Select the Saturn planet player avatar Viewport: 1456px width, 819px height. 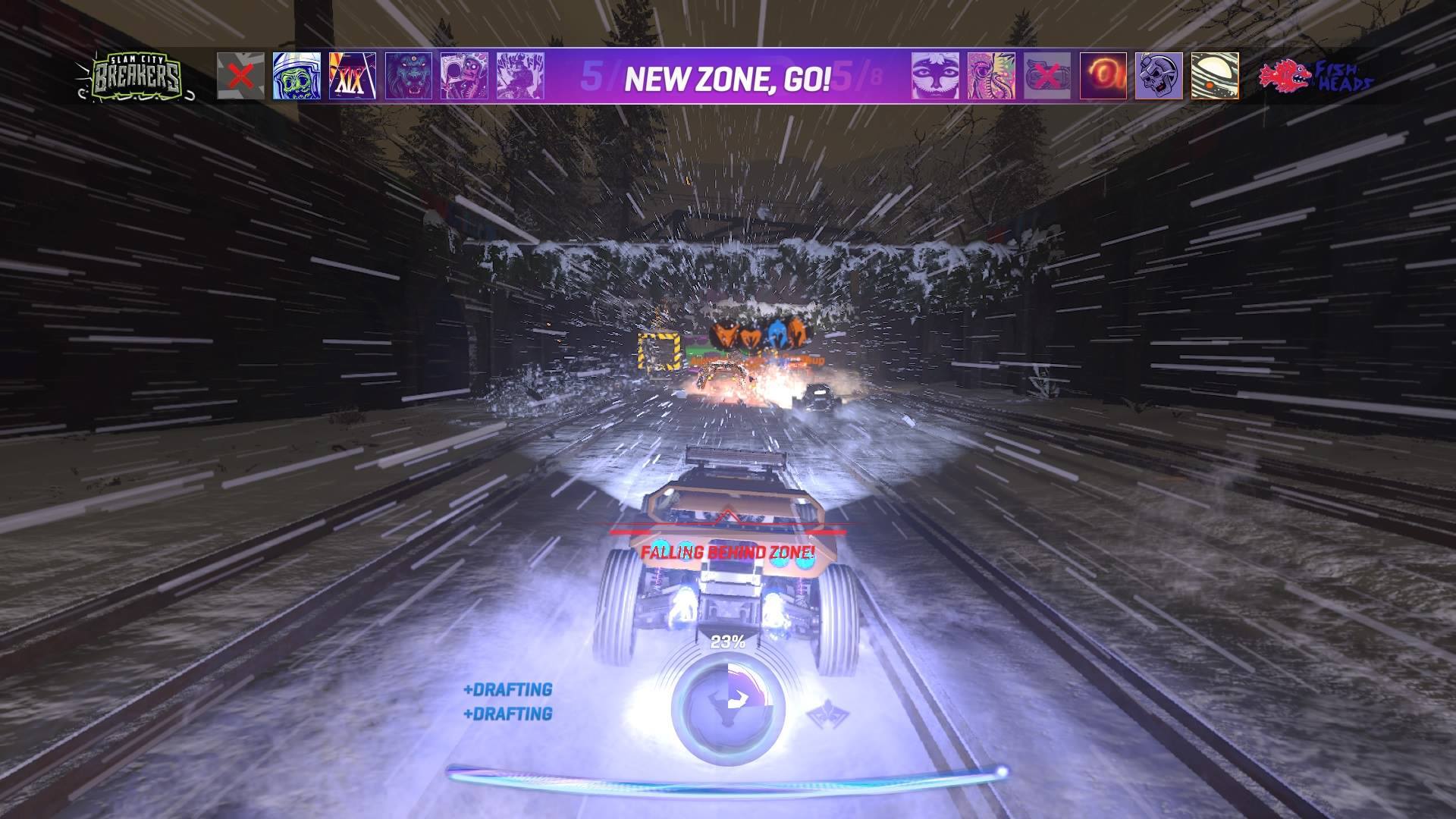coord(1216,76)
